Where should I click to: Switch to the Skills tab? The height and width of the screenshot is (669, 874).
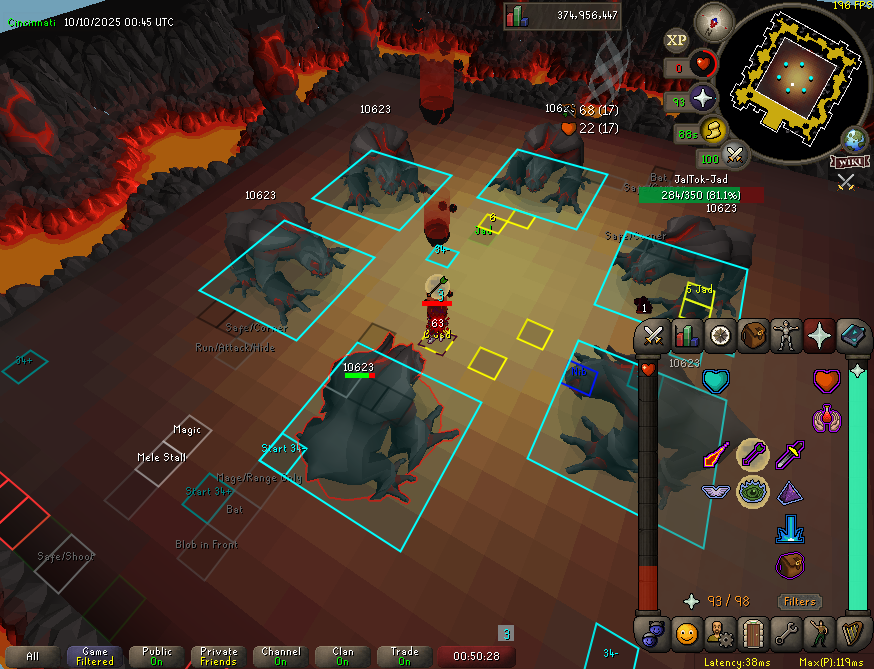(x=687, y=336)
